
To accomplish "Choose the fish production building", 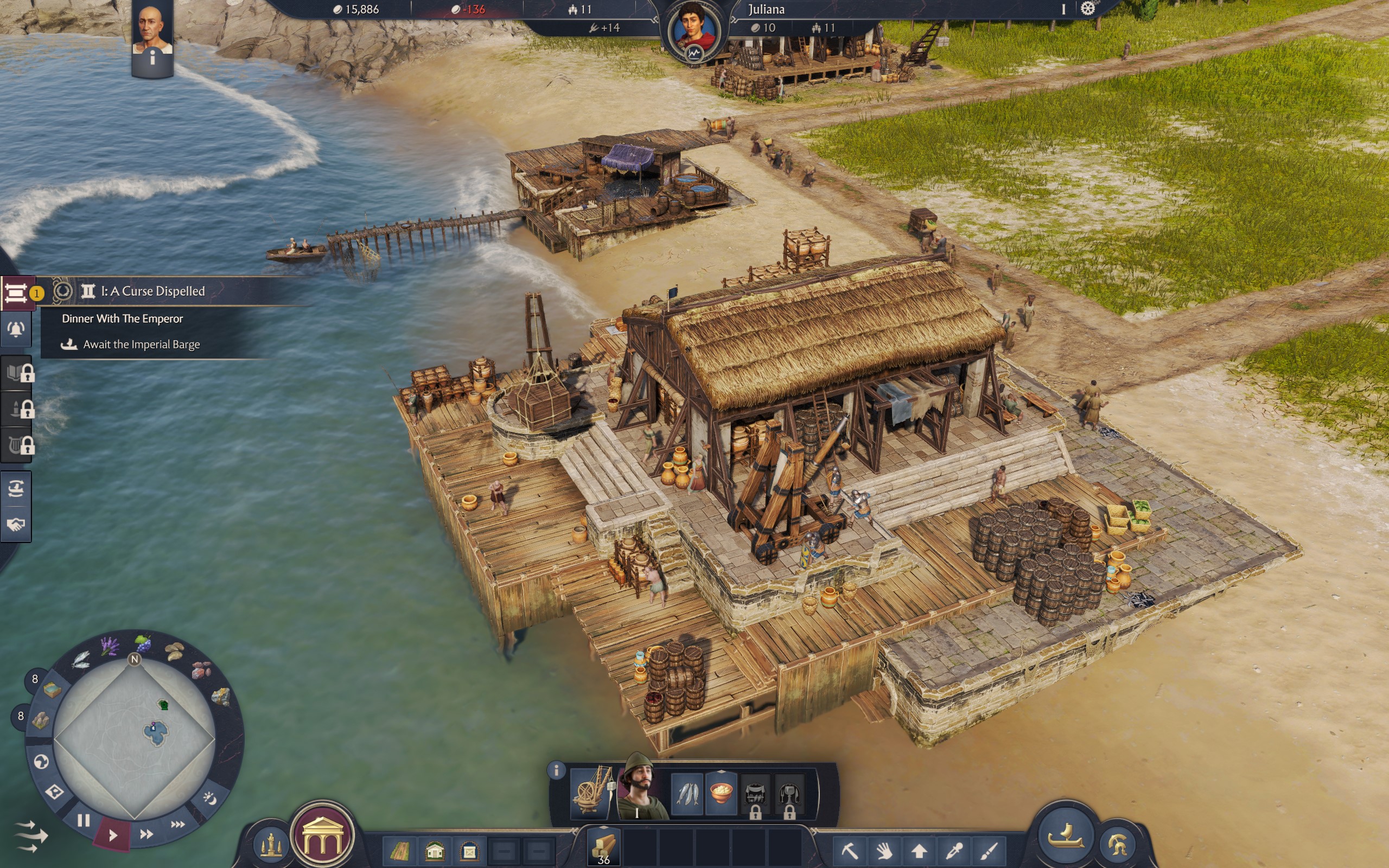I will coord(687,794).
